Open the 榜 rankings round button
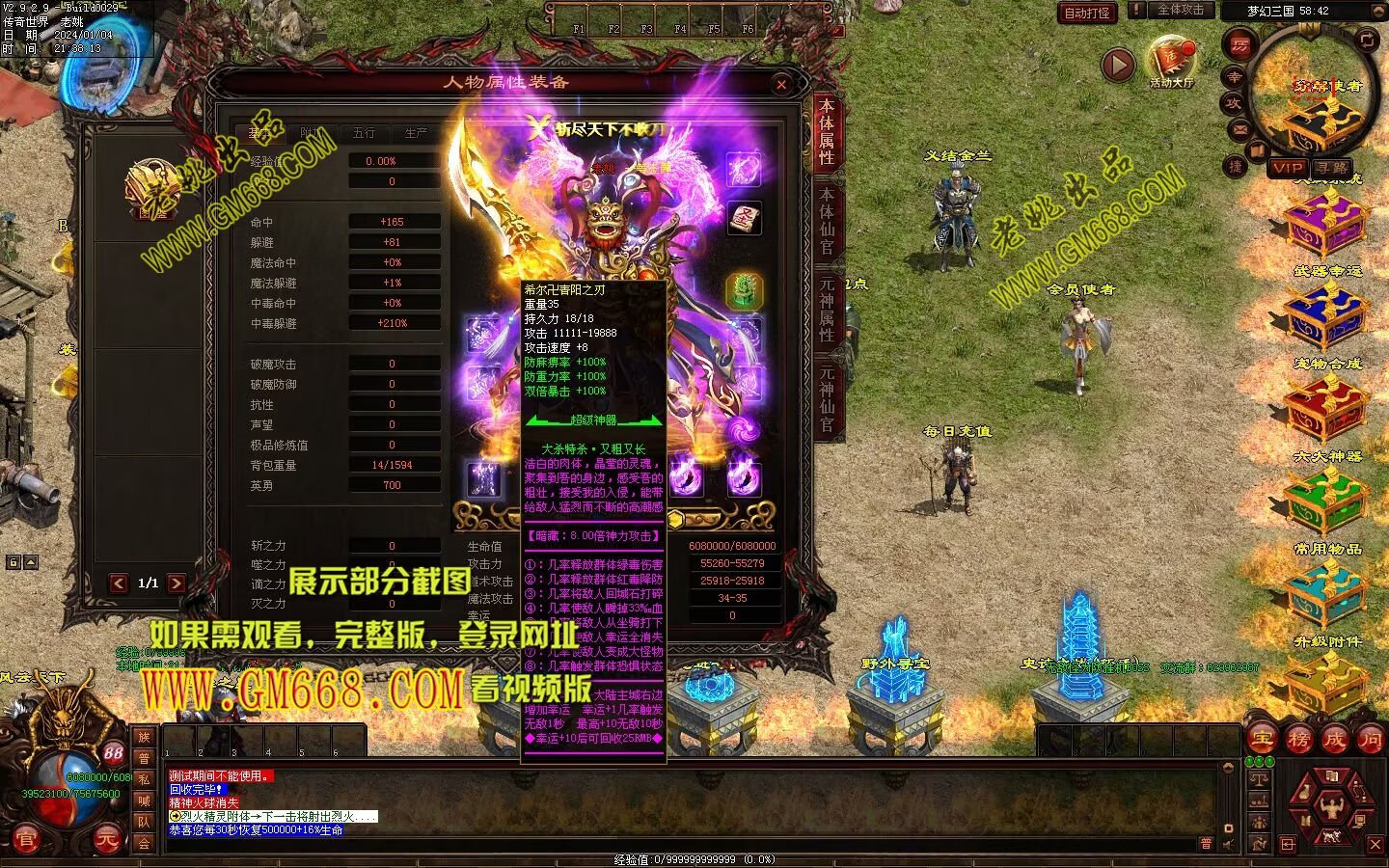This screenshot has height=868, width=1389. pos(1298,740)
